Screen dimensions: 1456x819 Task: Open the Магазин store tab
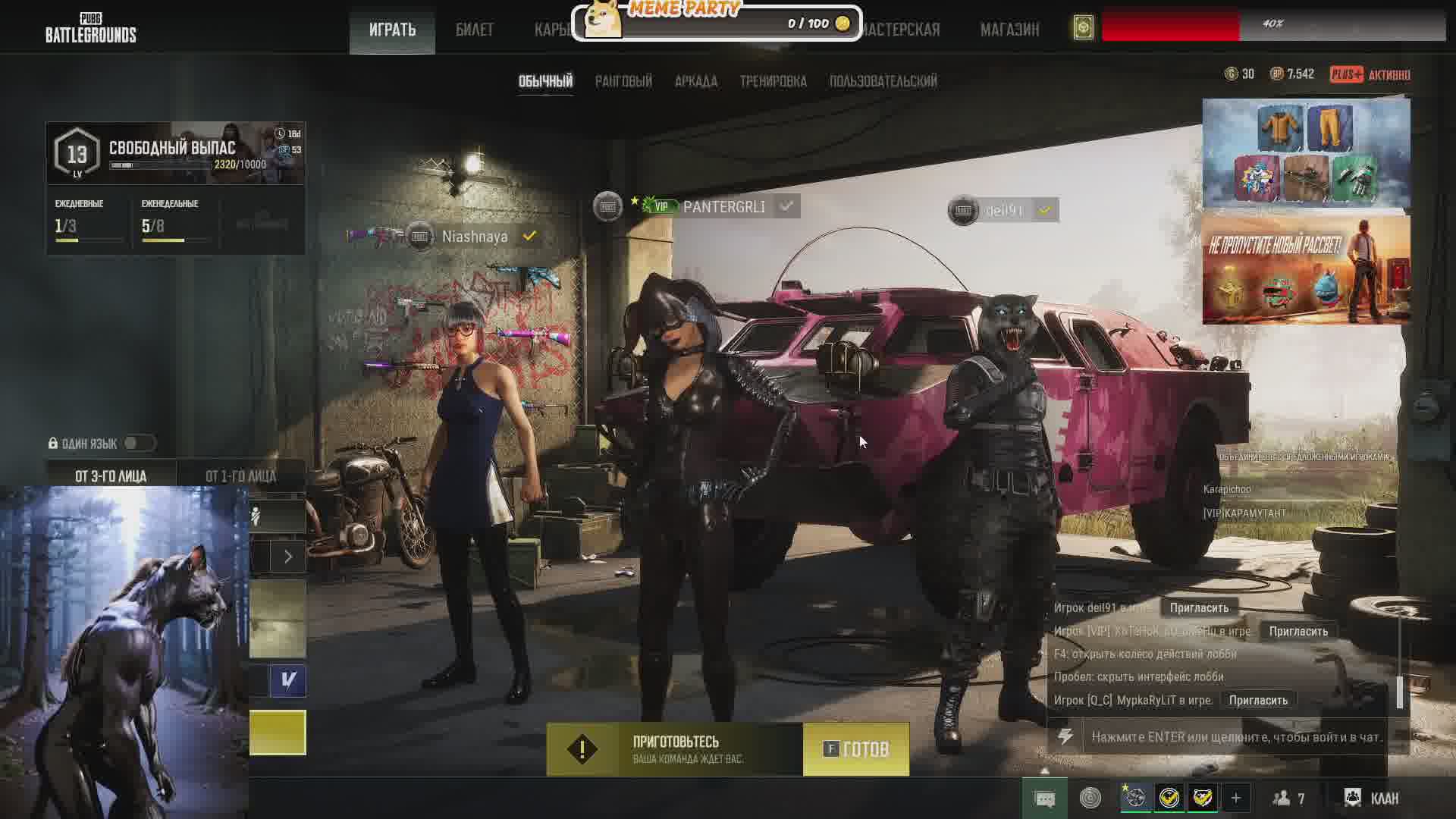[x=1009, y=30]
